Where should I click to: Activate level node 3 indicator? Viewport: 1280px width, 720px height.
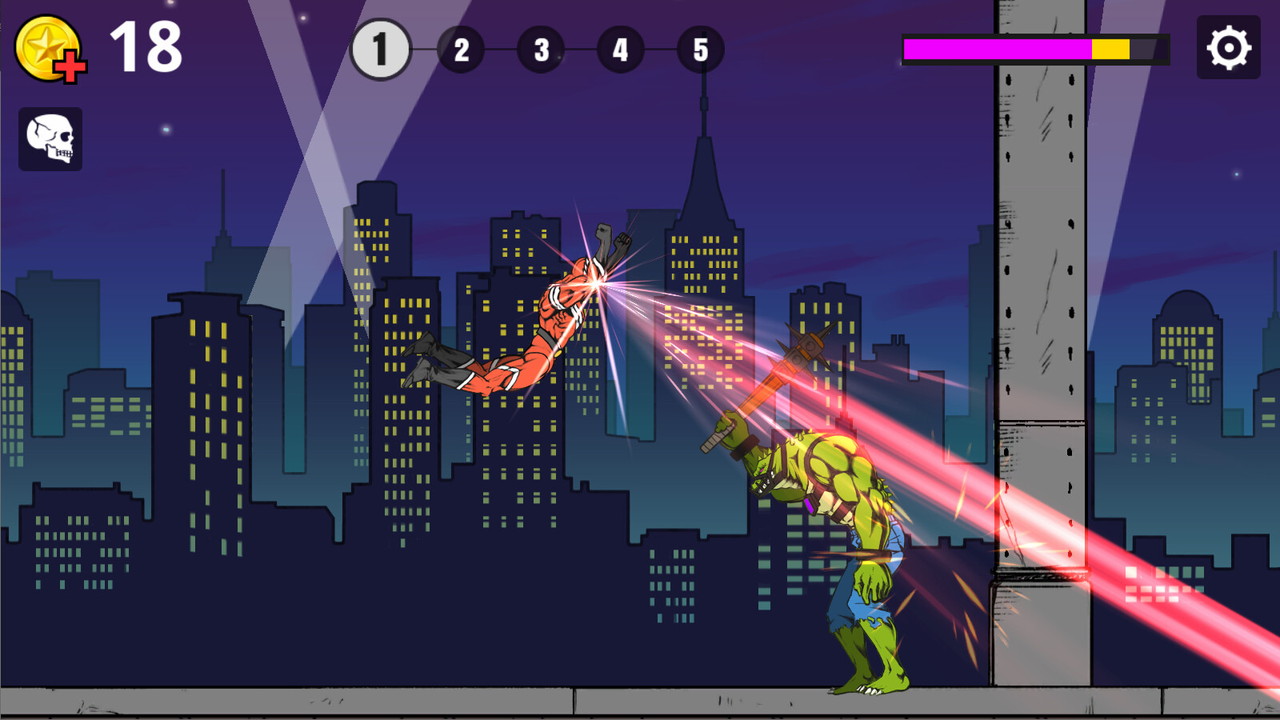pos(540,48)
